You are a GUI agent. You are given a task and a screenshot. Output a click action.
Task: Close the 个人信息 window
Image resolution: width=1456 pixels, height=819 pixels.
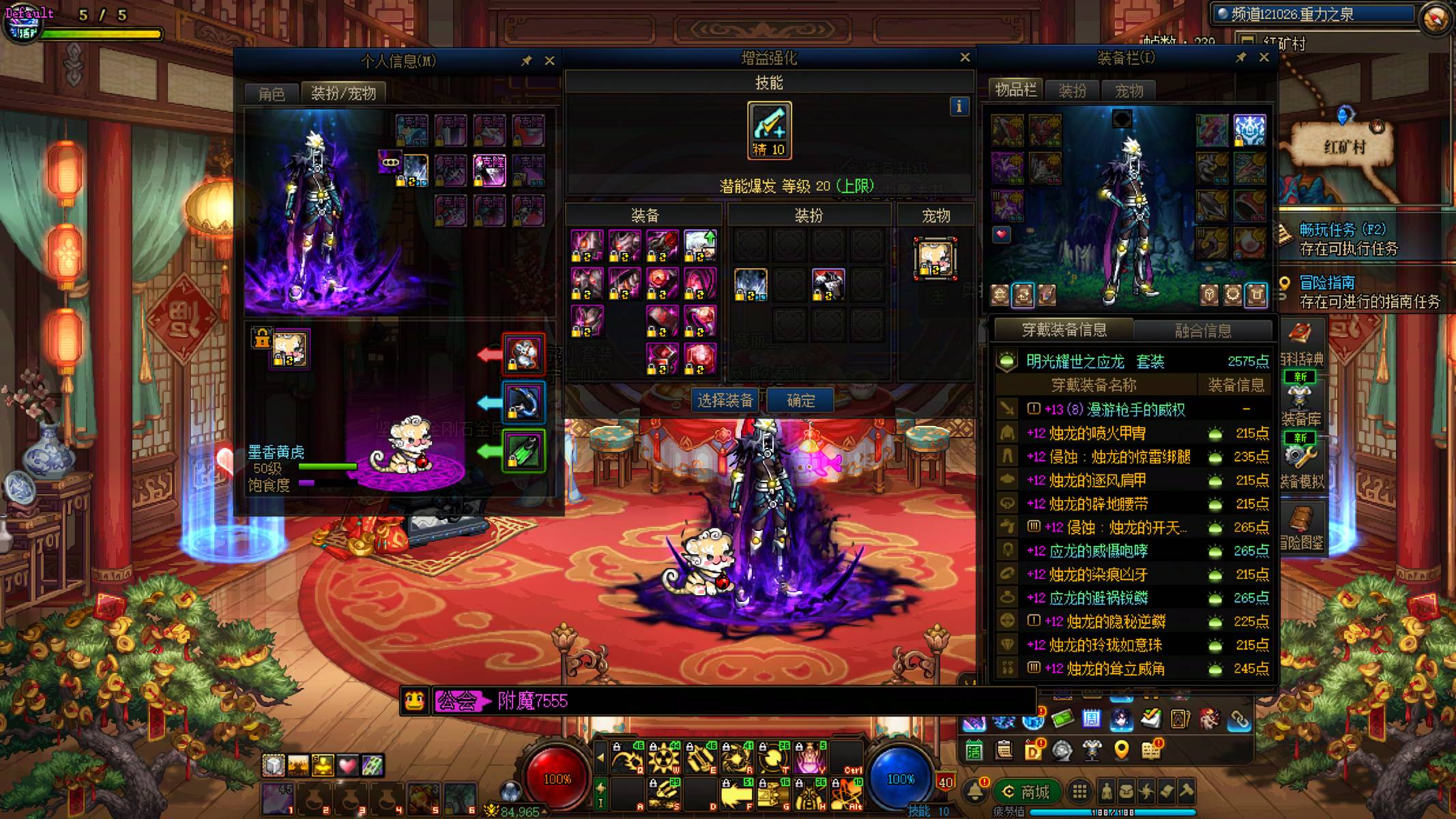click(x=549, y=61)
